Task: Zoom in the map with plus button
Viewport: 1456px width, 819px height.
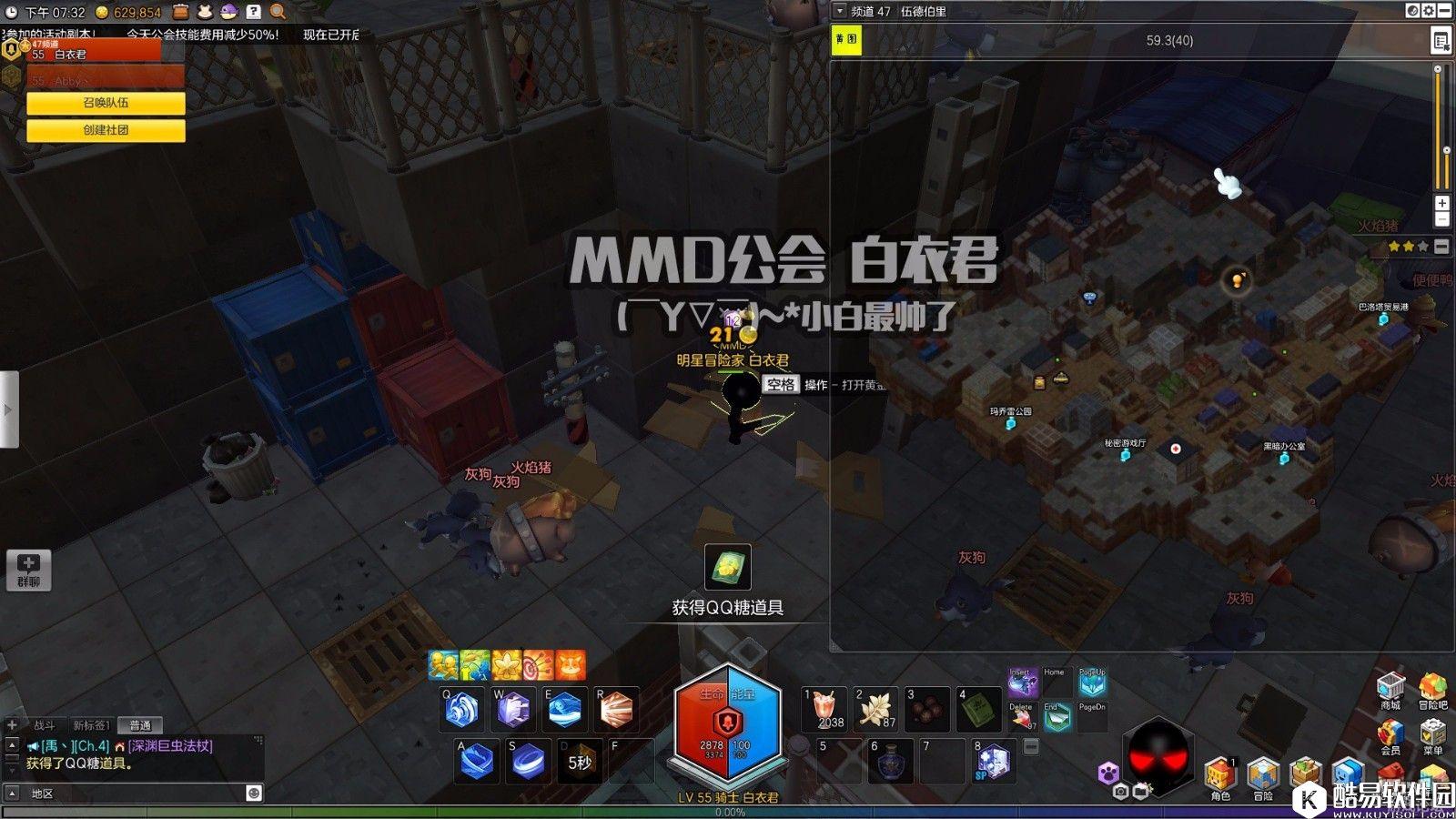Action: tap(1441, 203)
